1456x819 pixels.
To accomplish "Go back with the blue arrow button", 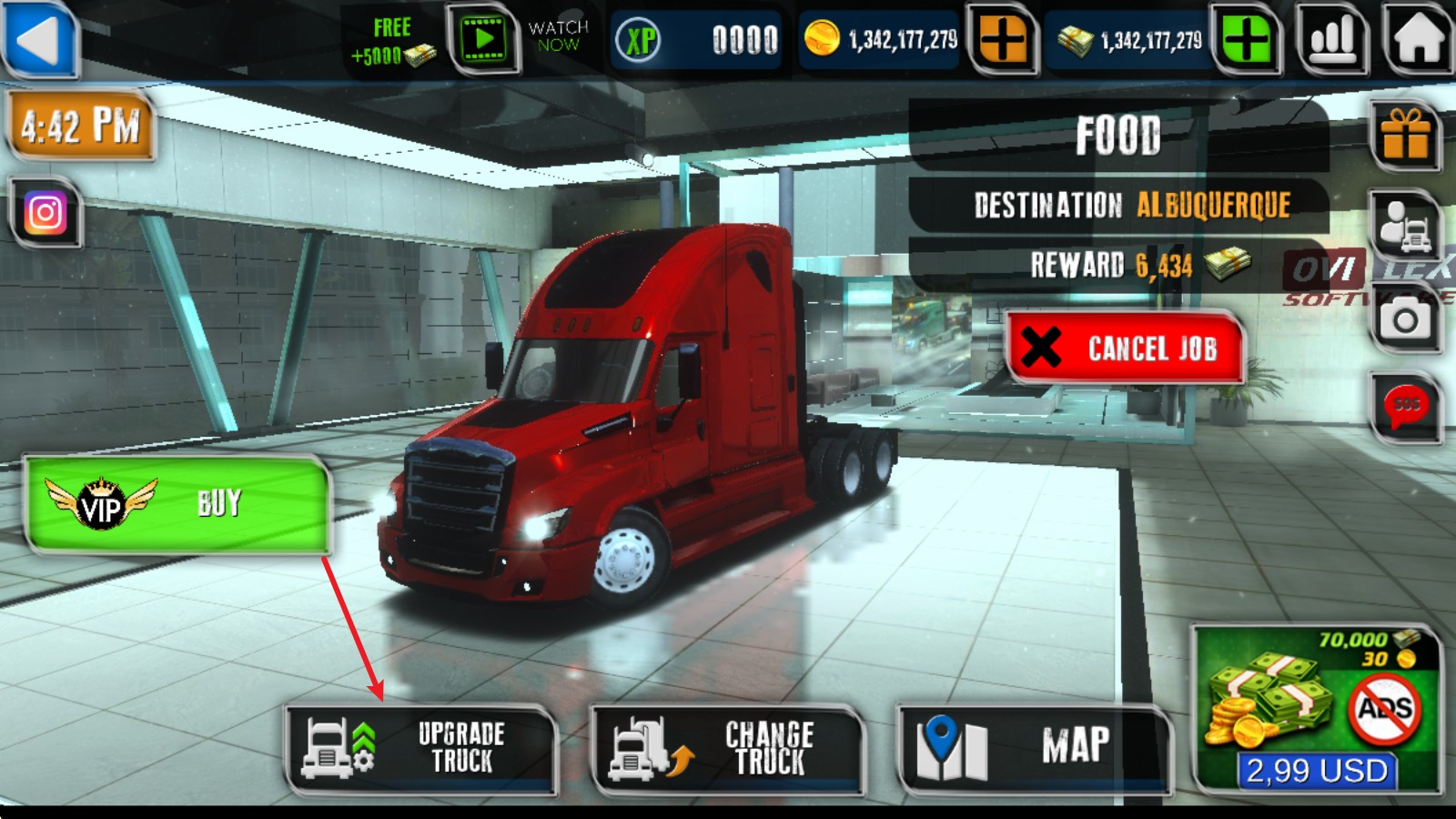I will [x=40, y=40].
